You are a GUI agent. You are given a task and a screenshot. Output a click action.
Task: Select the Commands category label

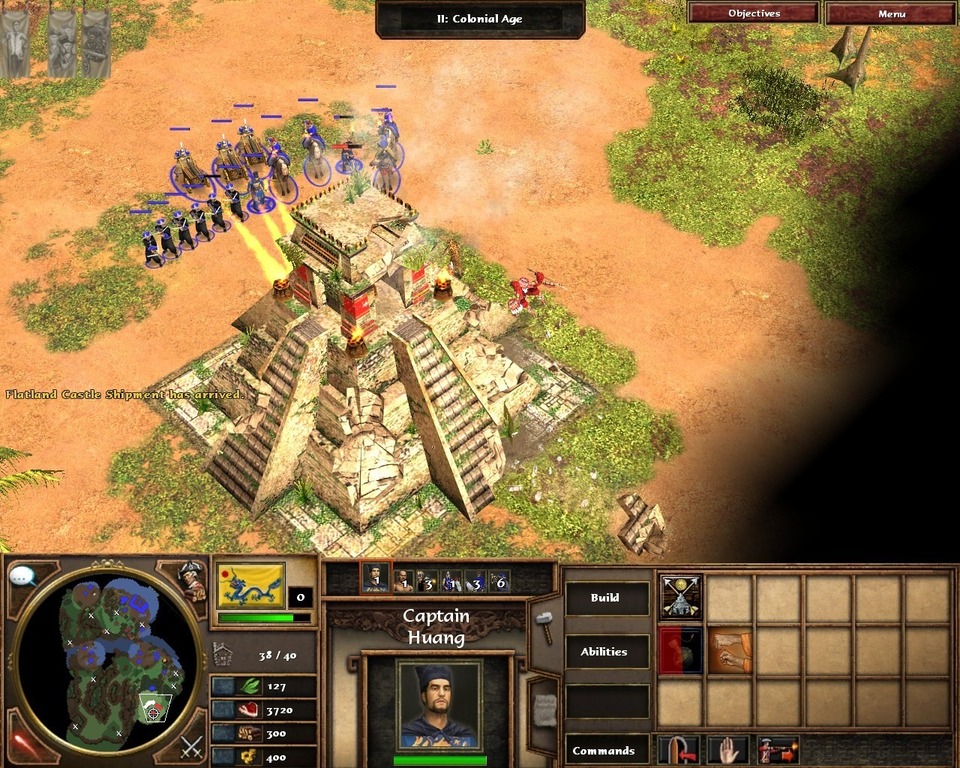coord(606,750)
